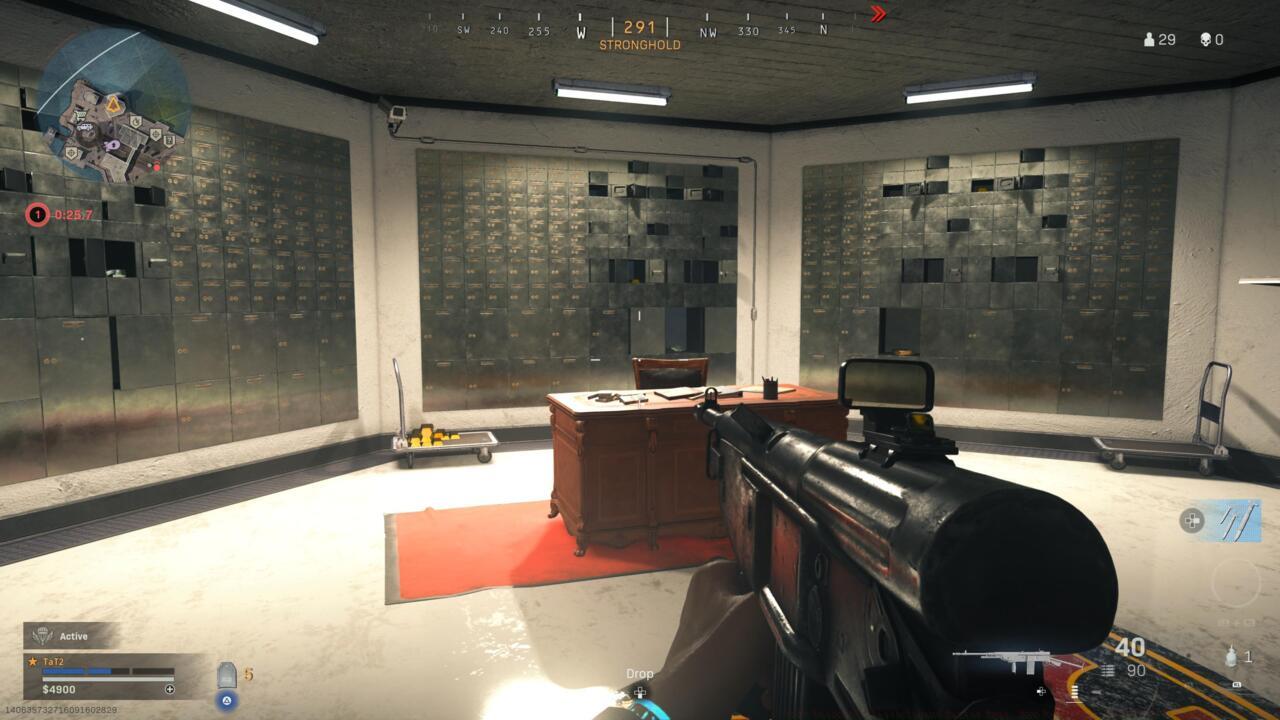Click the Drop prompt at bottom center

[638, 674]
